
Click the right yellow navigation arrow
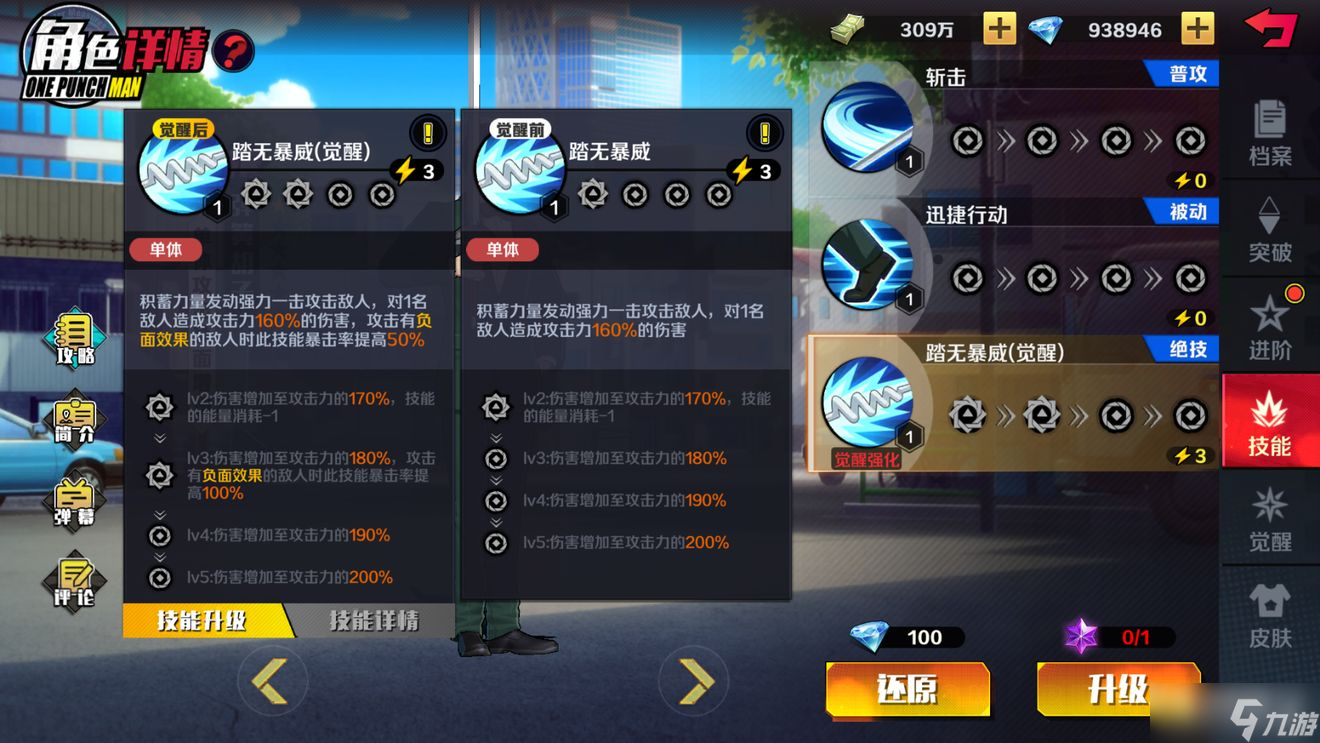[694, 680]
